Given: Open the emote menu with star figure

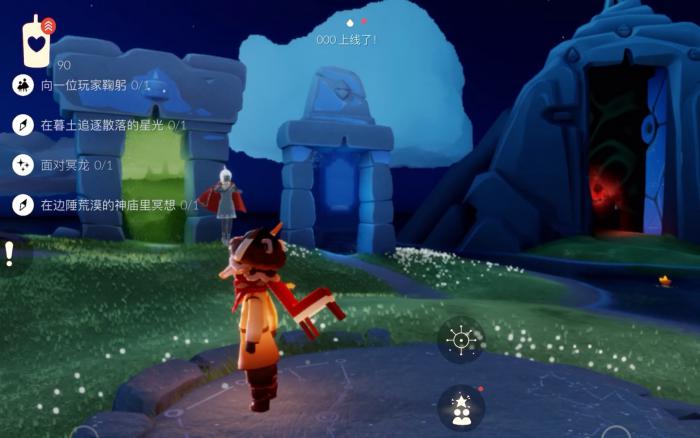Looking at the screenshot, I should pos(461,408).
